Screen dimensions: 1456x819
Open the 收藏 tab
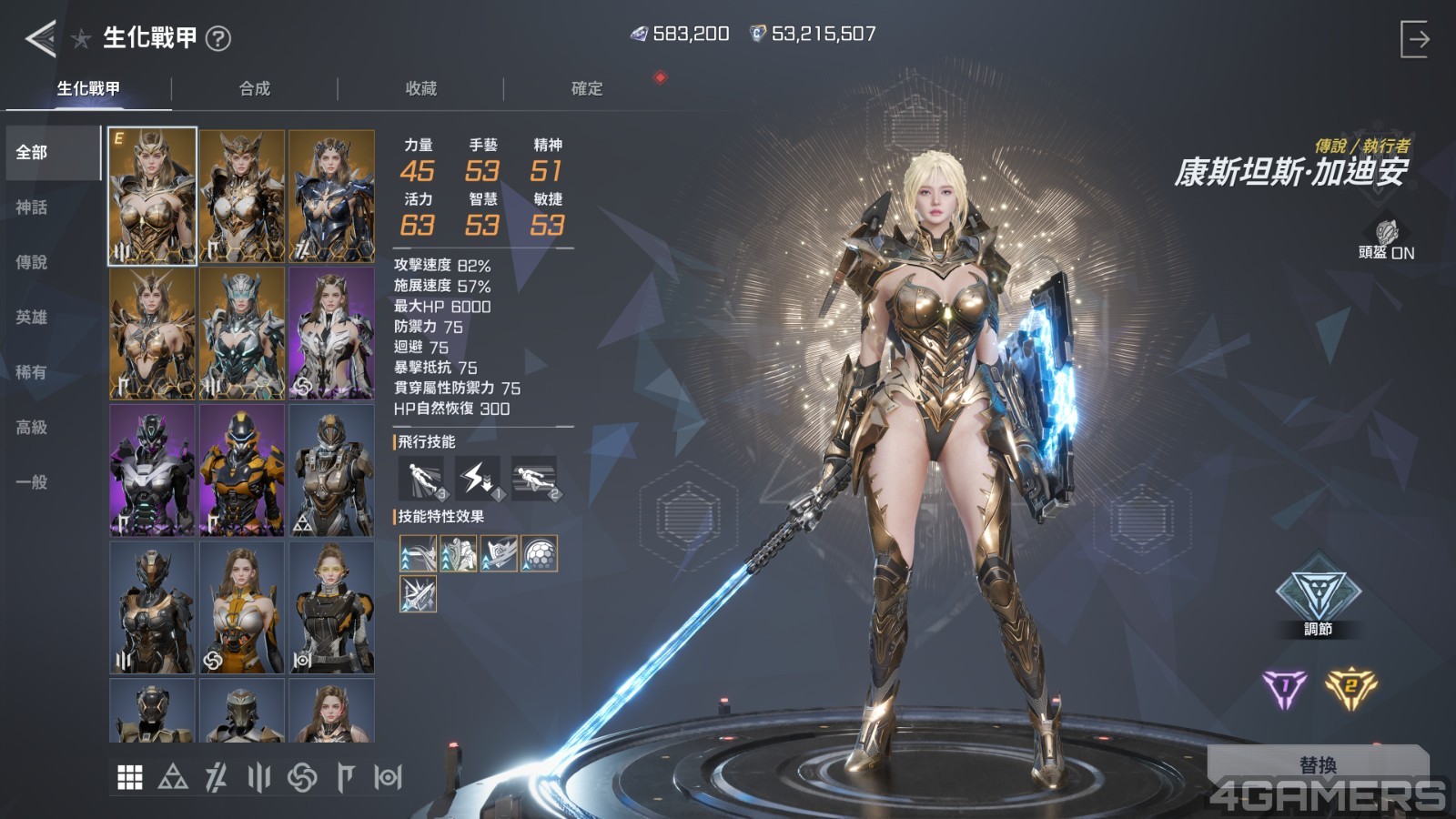[x=420, y=88]
